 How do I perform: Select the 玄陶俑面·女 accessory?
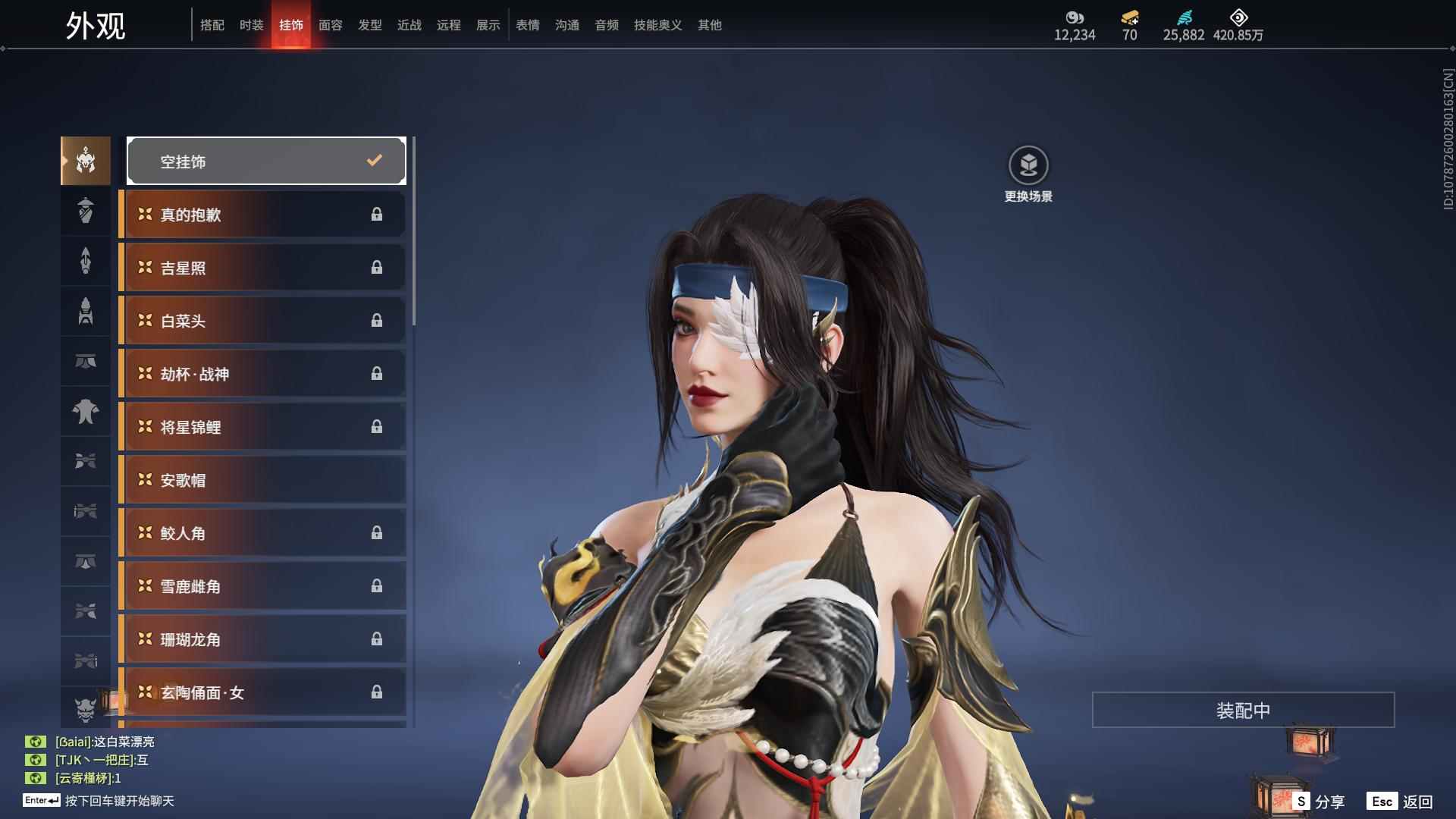(263, 692)
